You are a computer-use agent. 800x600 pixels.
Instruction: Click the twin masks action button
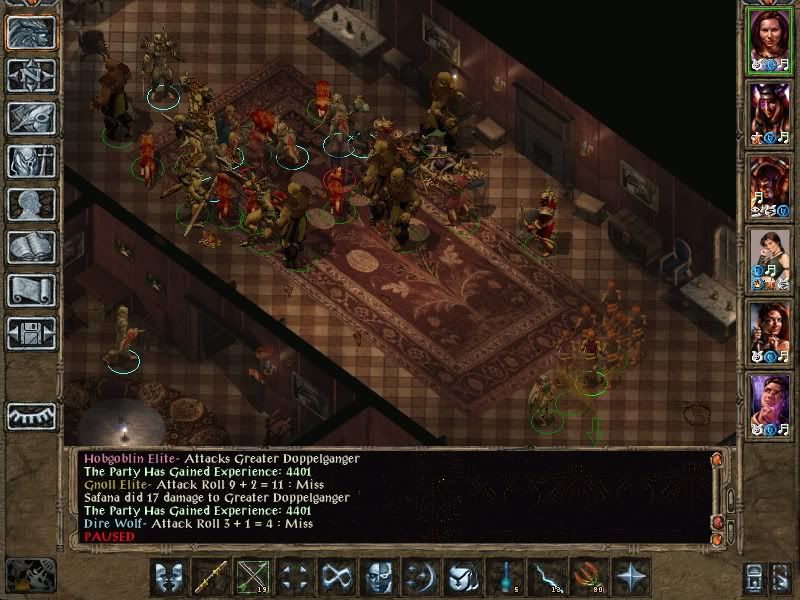tap(170, 577)
